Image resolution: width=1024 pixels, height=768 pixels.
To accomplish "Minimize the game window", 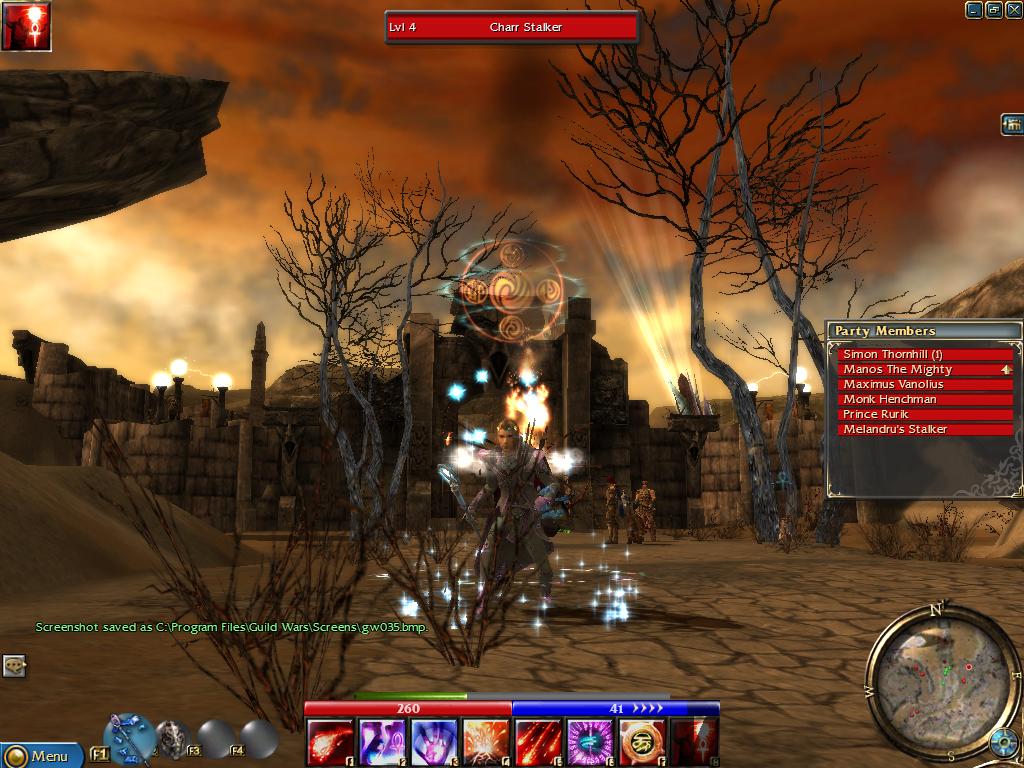I will coord(974,10).
